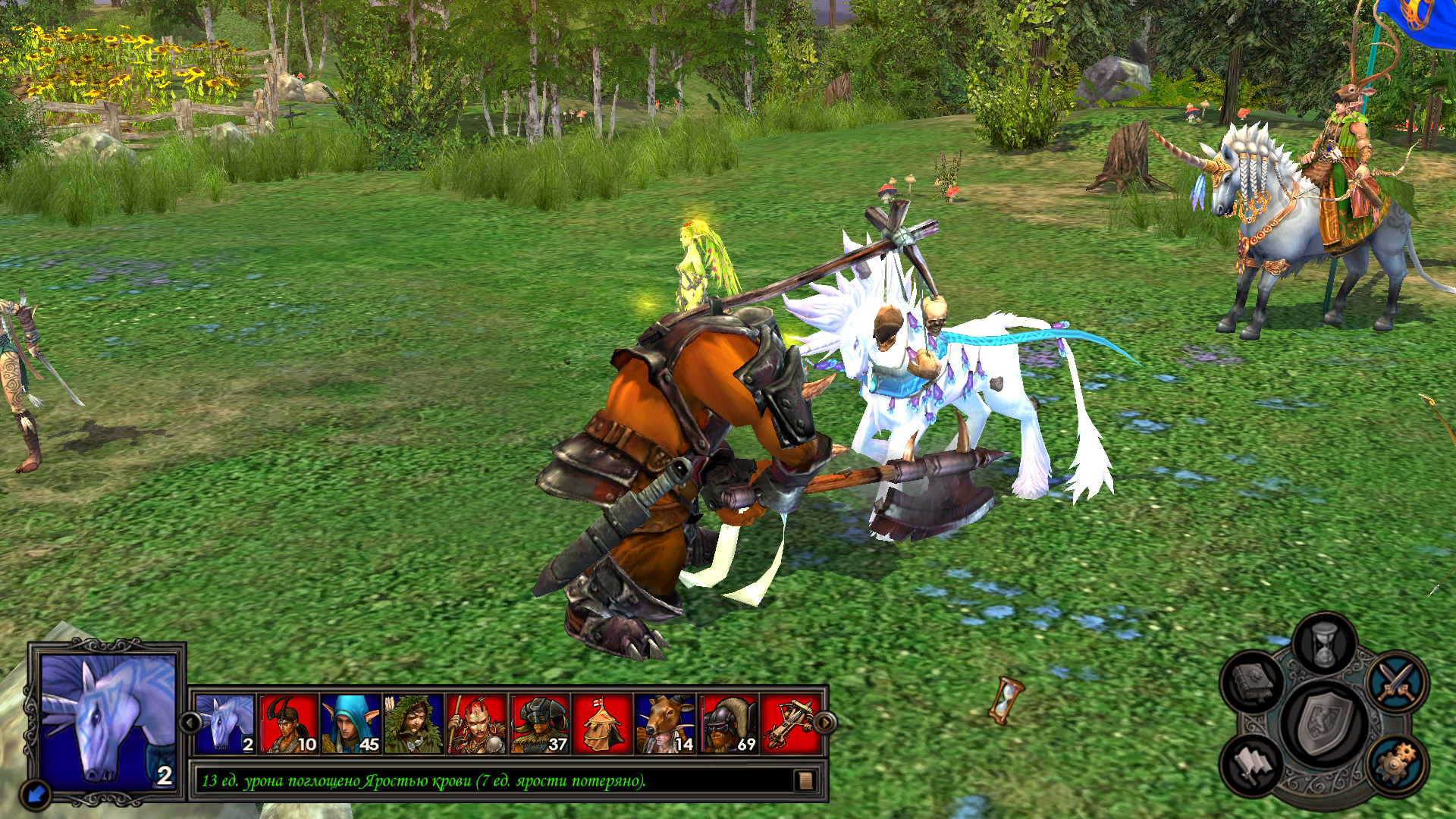Click the large active unicorn portrait
The width and height of the screenshot is (1456, 819).
point(108,720)
